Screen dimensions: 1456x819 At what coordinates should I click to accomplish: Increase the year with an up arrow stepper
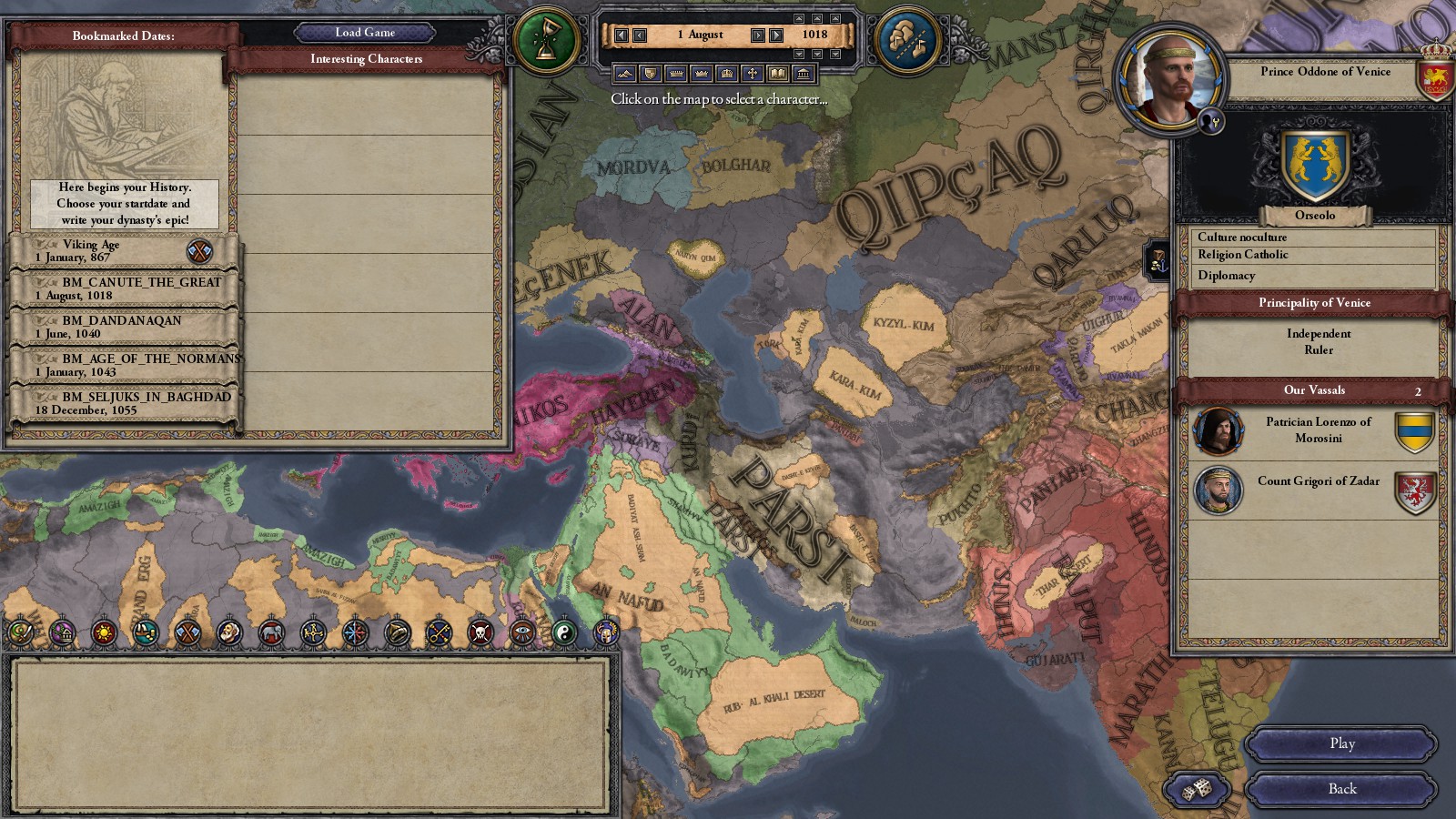pos(836,18)
